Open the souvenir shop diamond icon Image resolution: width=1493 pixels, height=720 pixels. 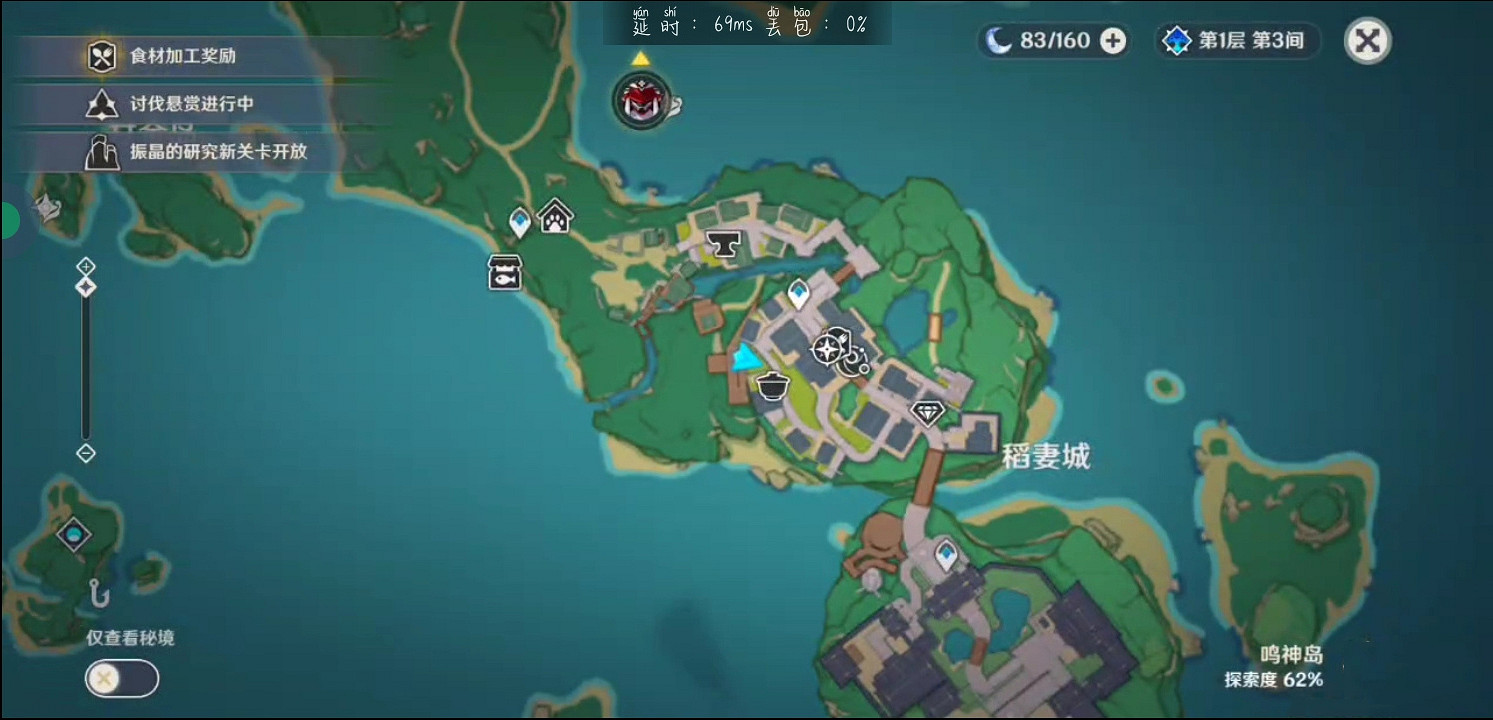(926, 410)
